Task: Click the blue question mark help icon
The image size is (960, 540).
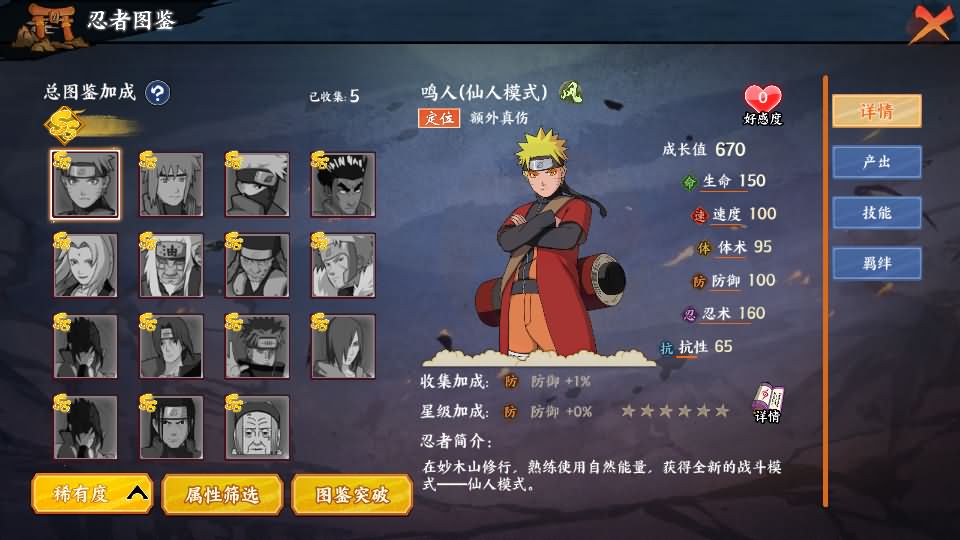Action: (x=157, y=93)
